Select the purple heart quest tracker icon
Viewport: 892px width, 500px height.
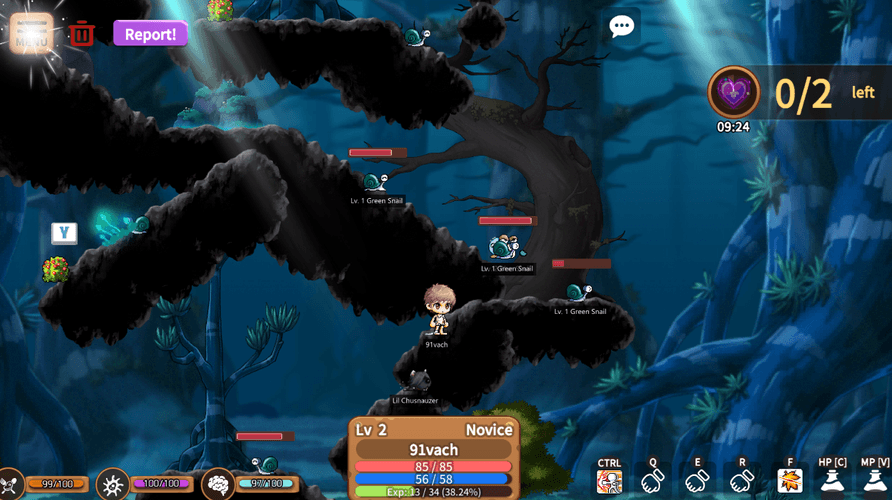click(x=734, y=94)
